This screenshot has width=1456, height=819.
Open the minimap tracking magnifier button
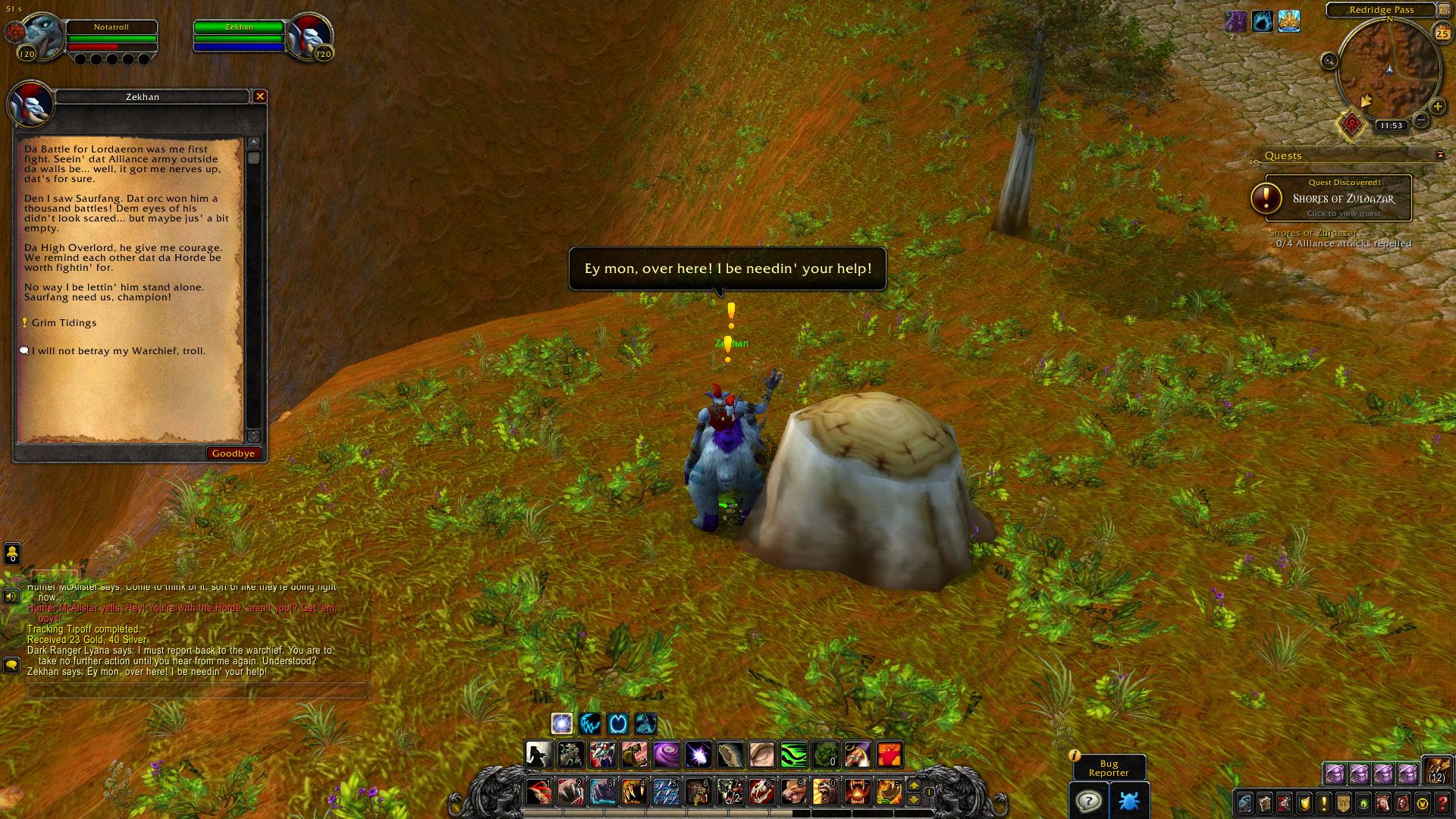(1329, 61)
